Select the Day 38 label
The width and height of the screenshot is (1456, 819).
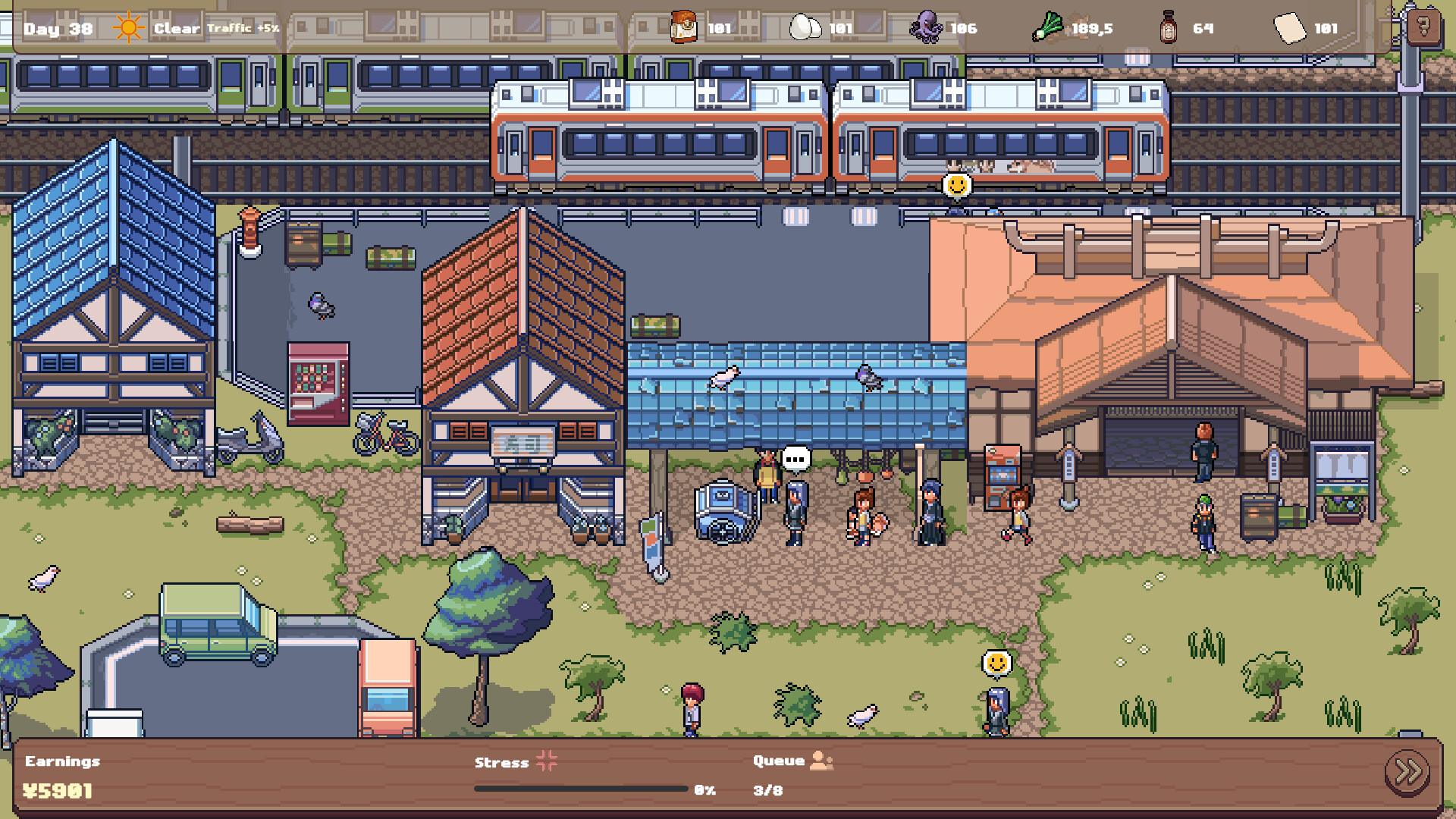pyautogui.click(x=57, y=29)
